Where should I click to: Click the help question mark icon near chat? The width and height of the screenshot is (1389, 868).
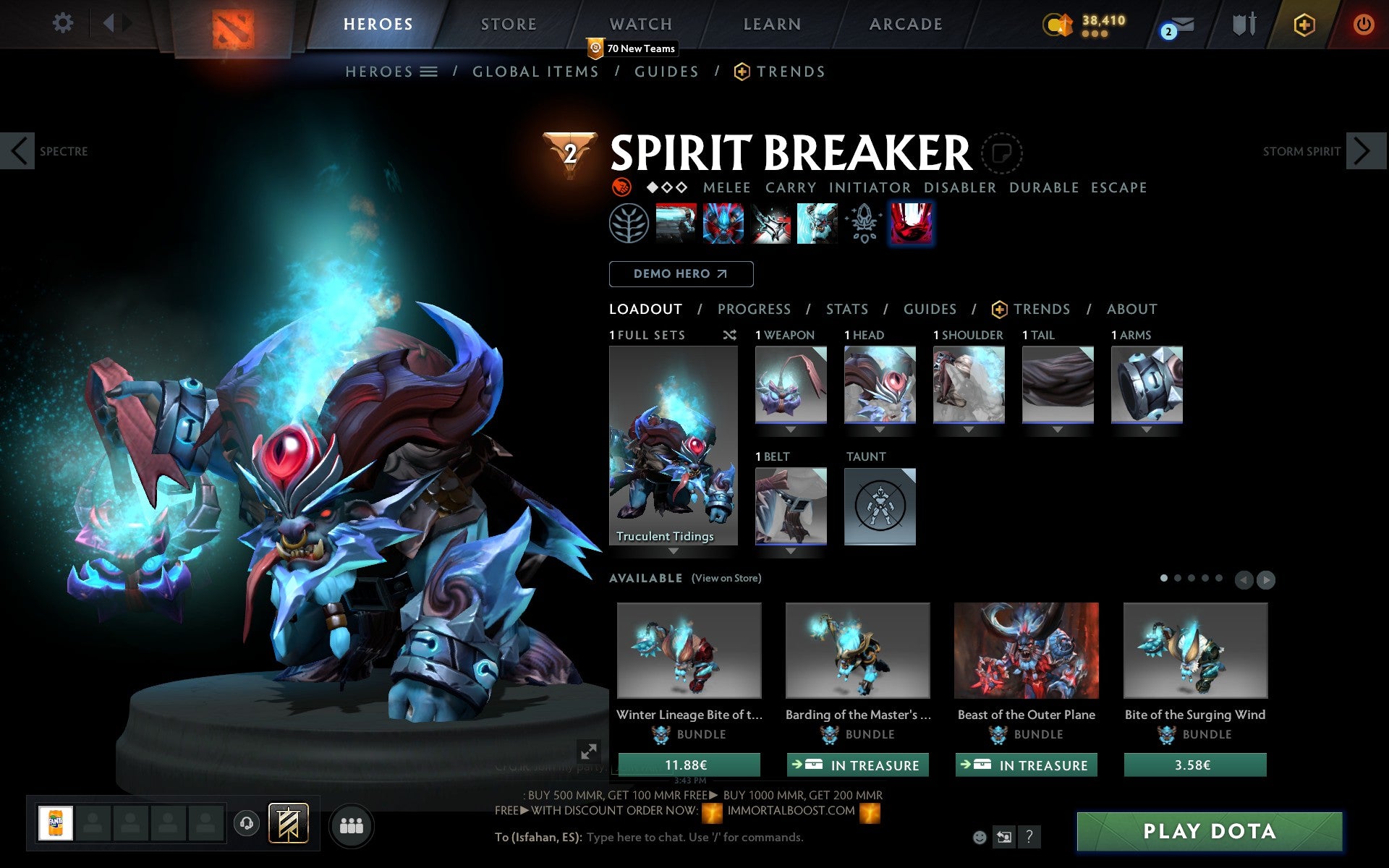click(1030, 838)
